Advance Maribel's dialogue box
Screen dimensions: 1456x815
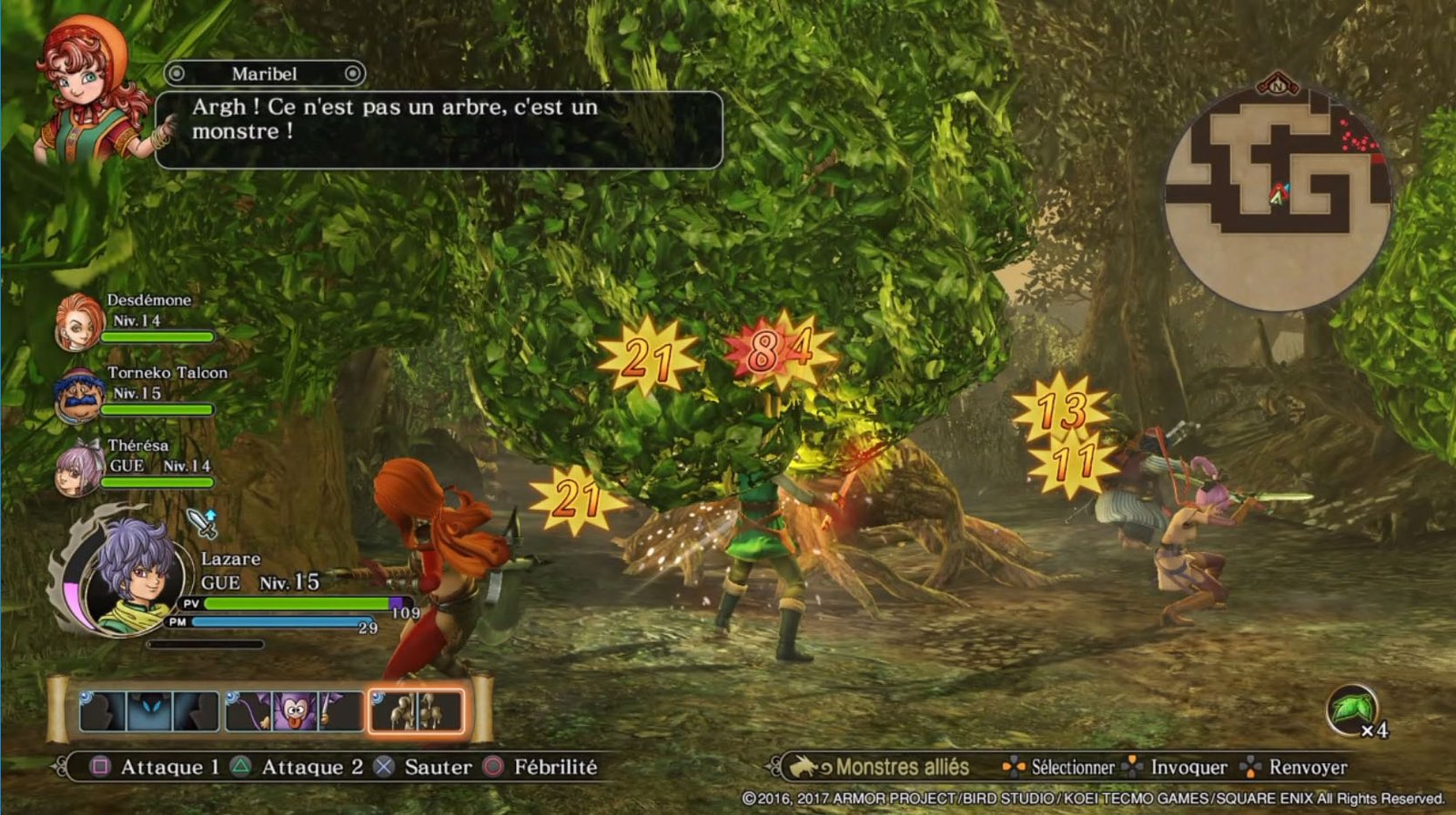click(x=439, y=129)
